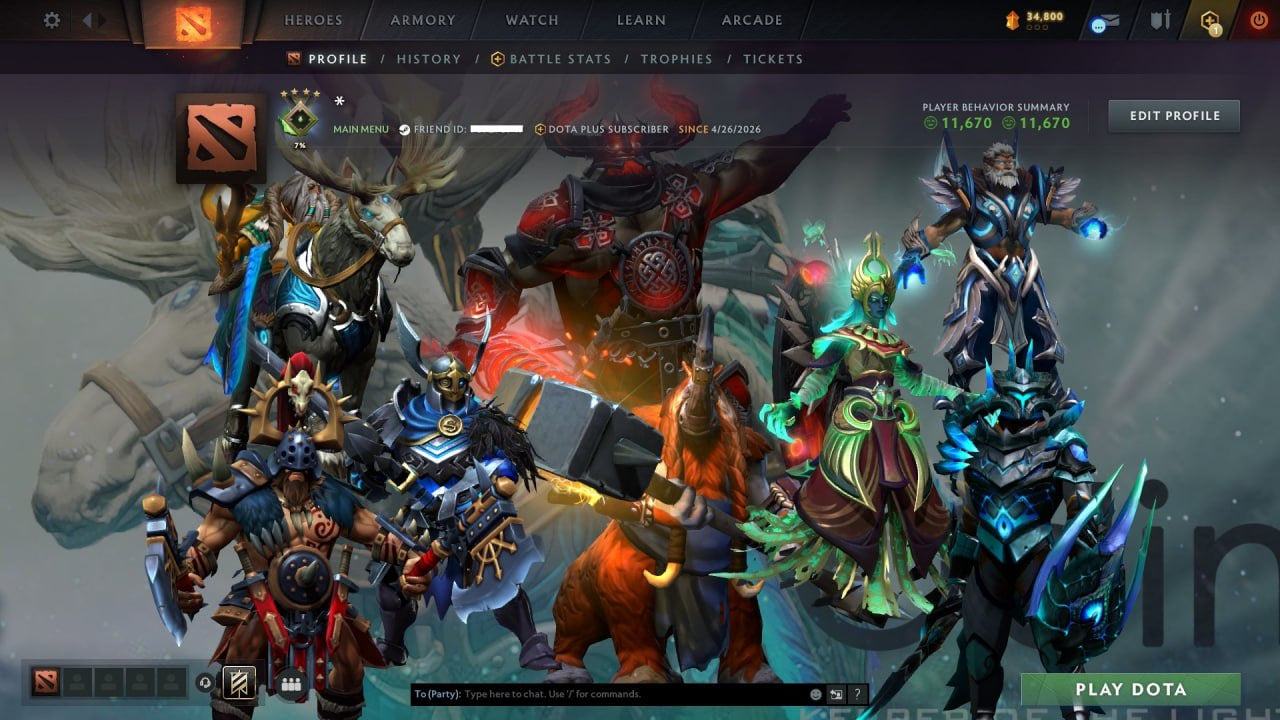Open the notifications envelope icon
This screenshot has height=720, width=1280.
coord(1110,20)
